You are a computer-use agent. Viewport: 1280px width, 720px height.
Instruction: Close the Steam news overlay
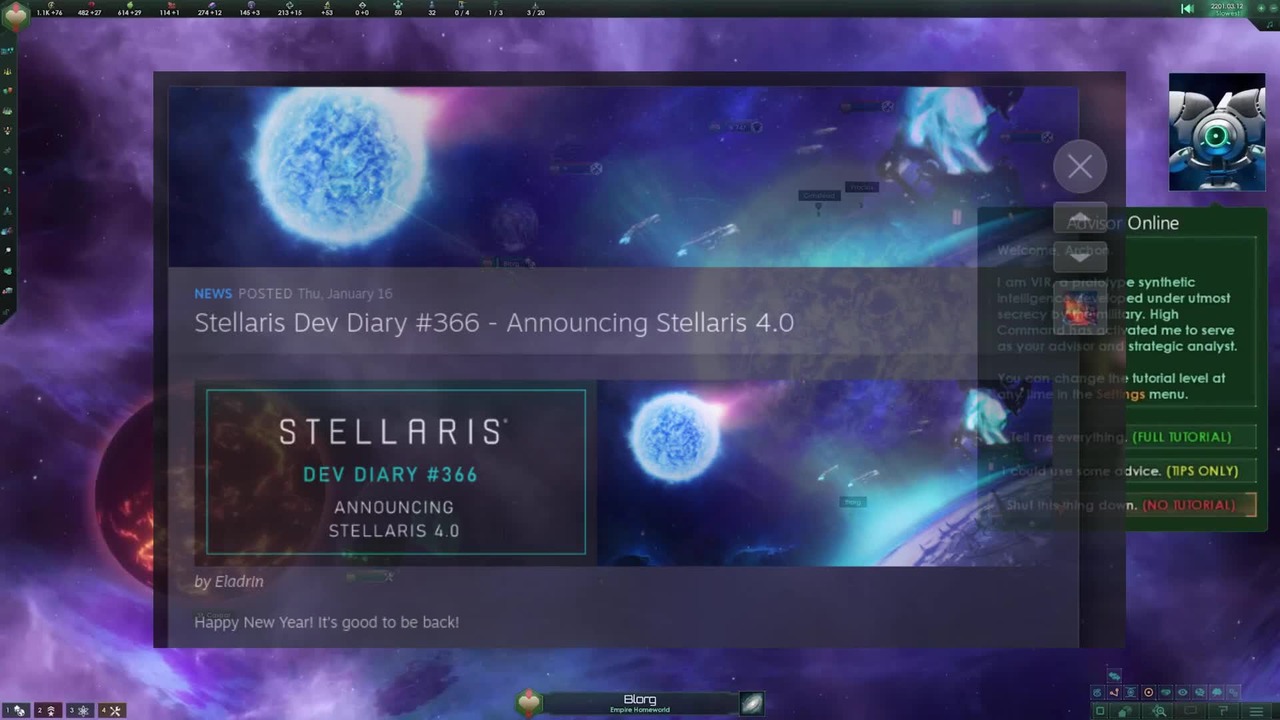coord(1080,167)
